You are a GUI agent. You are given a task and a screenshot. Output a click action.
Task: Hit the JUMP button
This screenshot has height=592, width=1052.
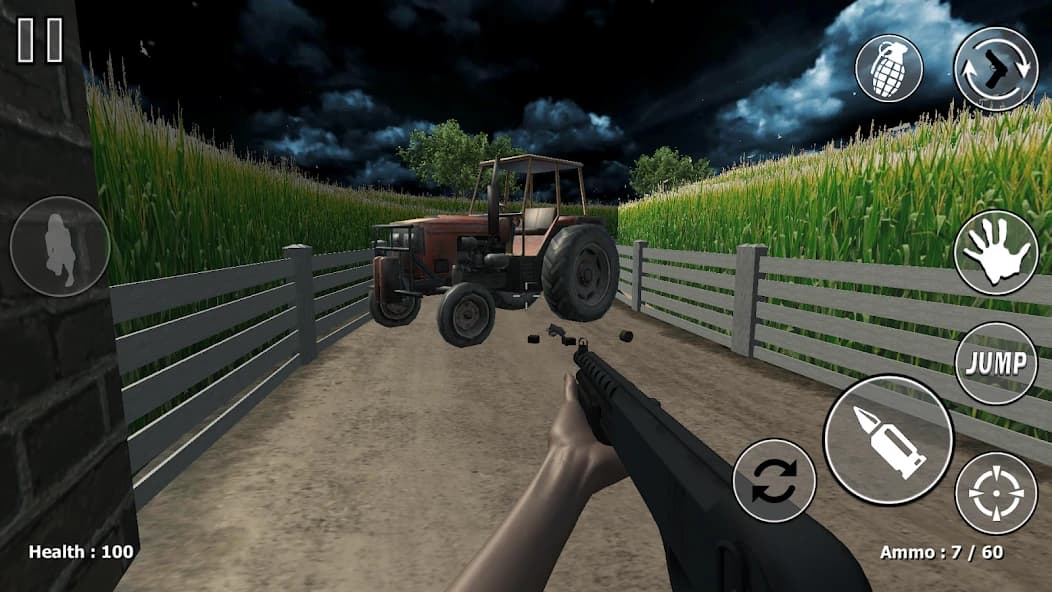tap(995, 363)
